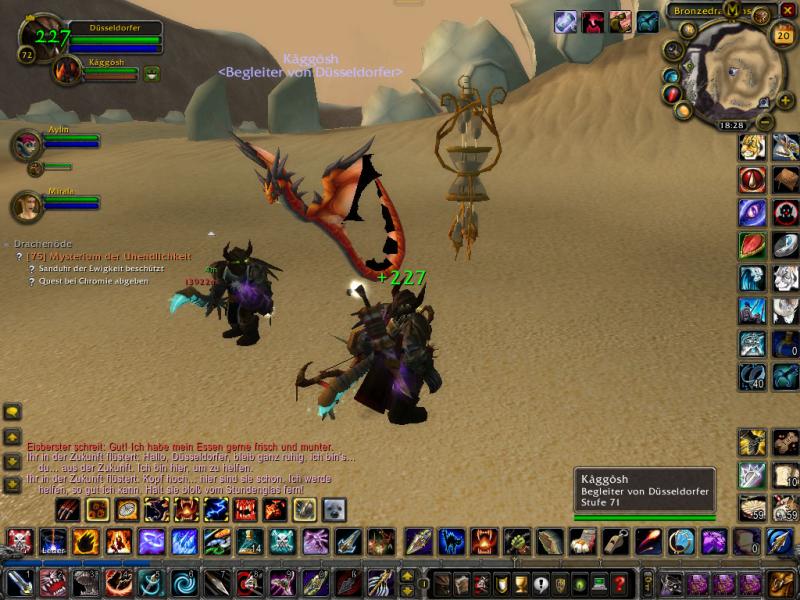
Task: Click the hammer buff icon
Action: (x=620, y=22)
